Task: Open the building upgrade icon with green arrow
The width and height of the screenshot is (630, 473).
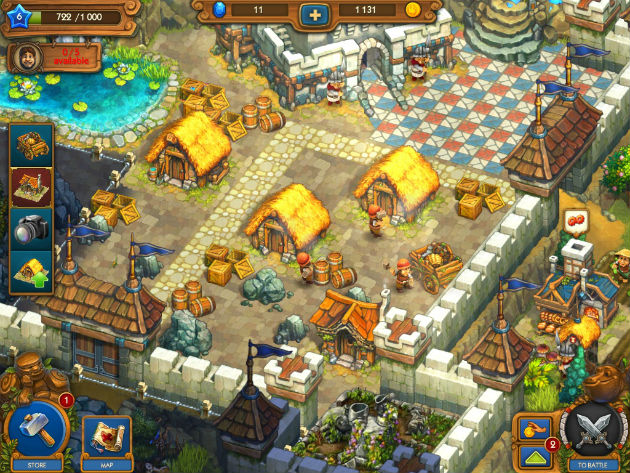Action: click(32, 272)
